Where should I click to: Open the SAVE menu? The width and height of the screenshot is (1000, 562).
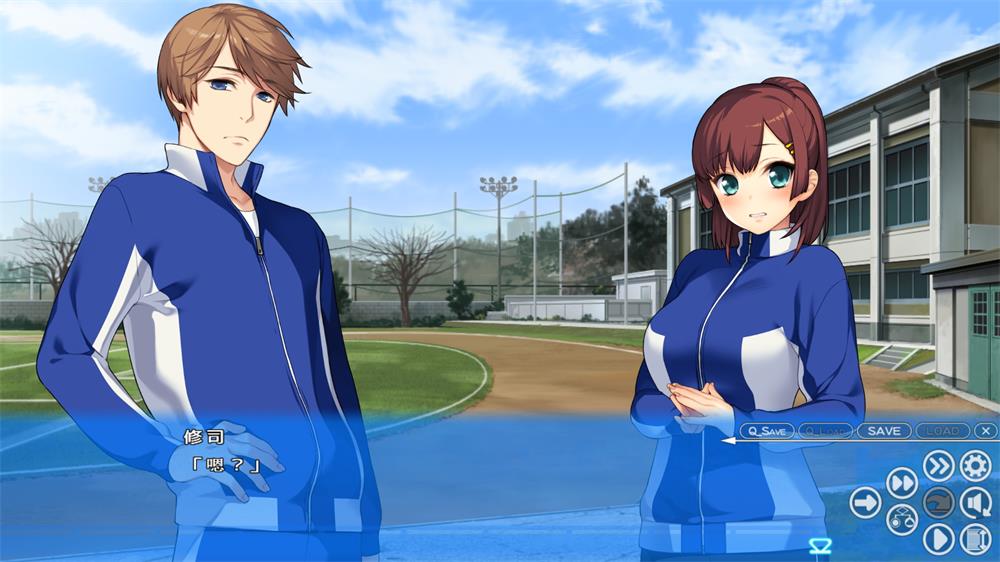[884, 431]
